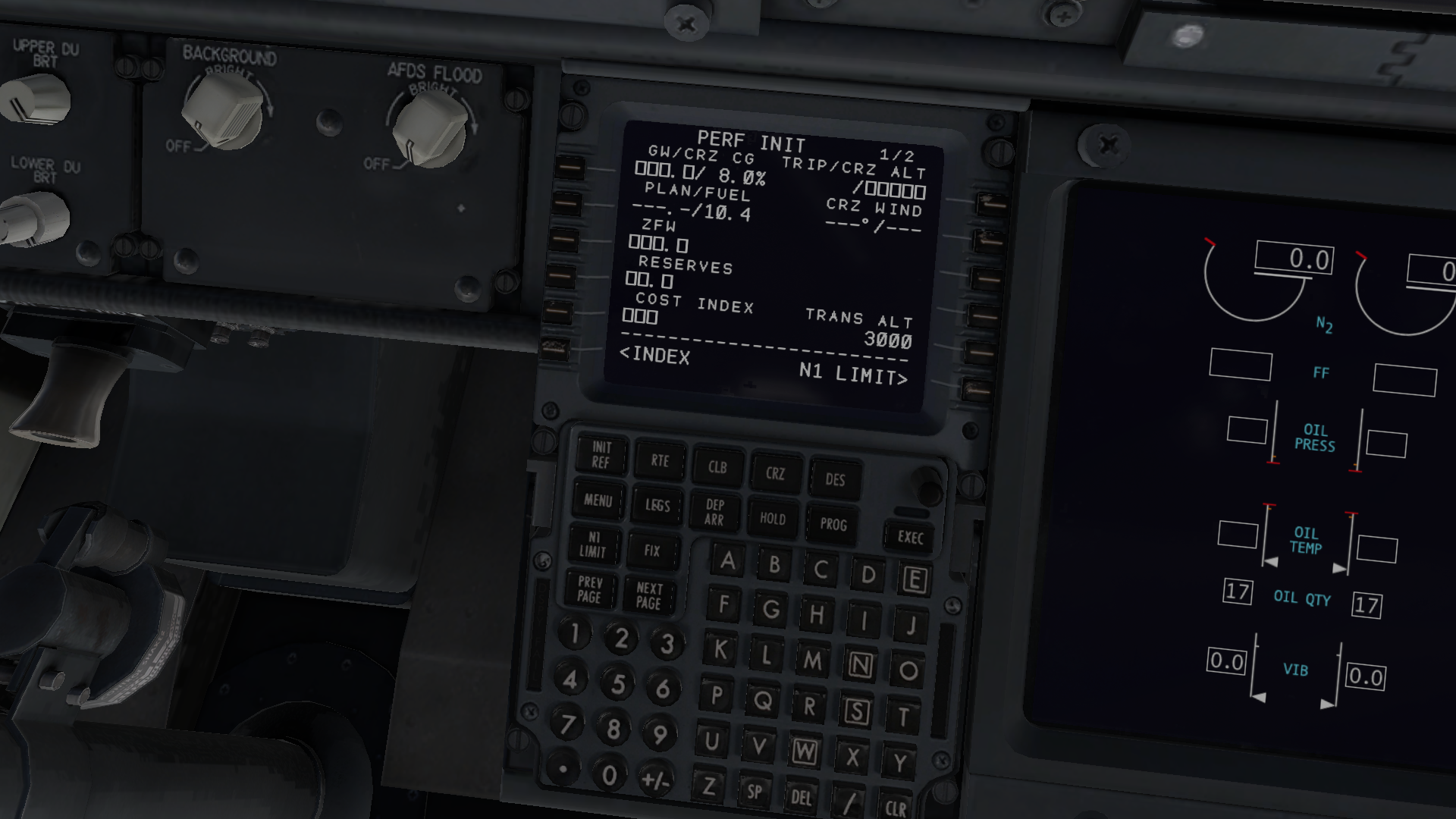Show the CLB climb page
The image size is (1456, 819).
tap(717, 467)
